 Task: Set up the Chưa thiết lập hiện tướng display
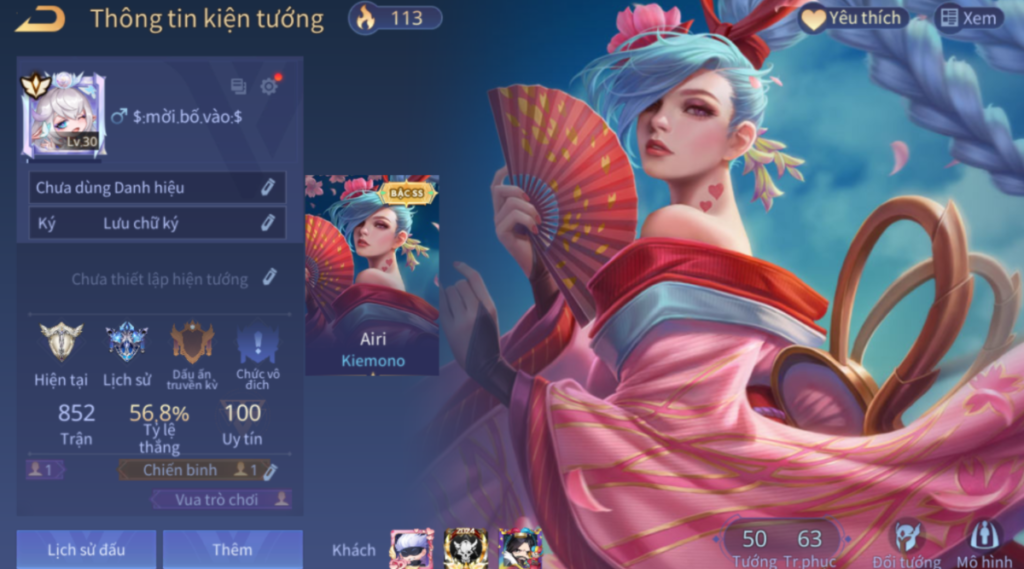click(x=269, y=278)
